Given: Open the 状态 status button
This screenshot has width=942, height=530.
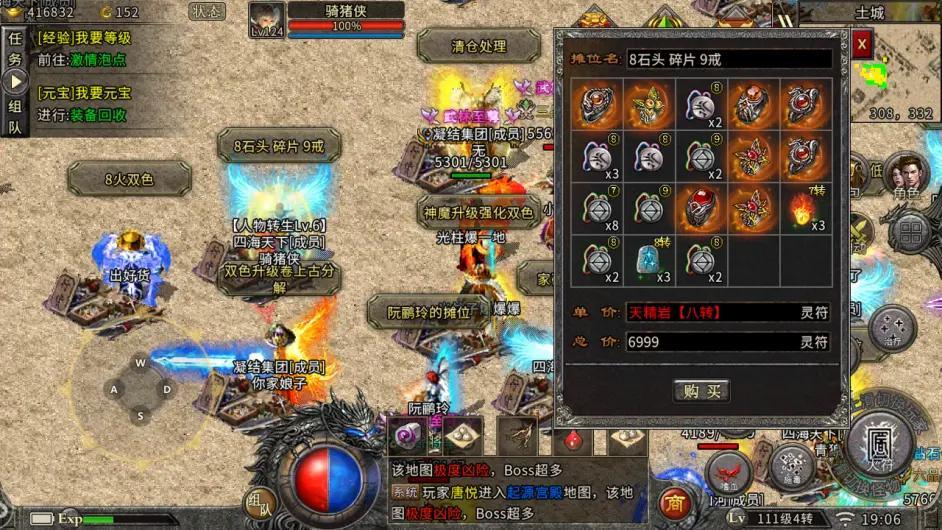Looking at the screenshot, I should (207, 12).
